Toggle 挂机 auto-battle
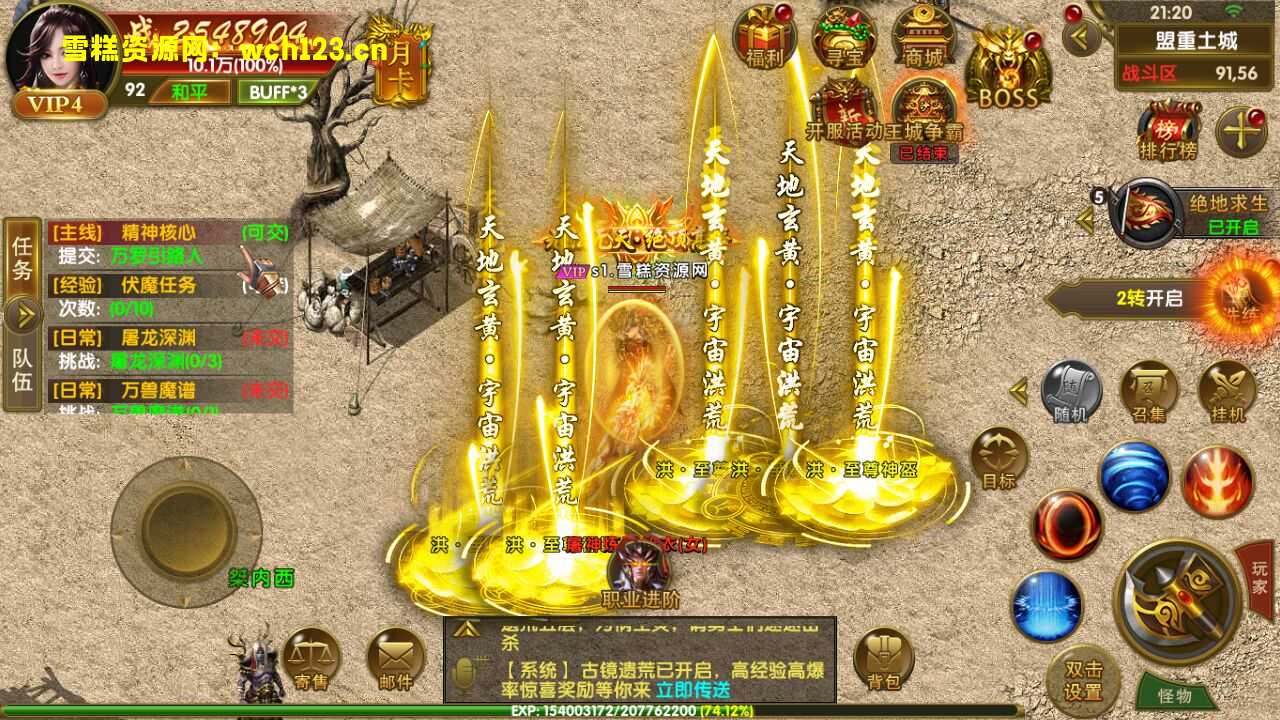 pyautogui.click(x=1227, y=391)
